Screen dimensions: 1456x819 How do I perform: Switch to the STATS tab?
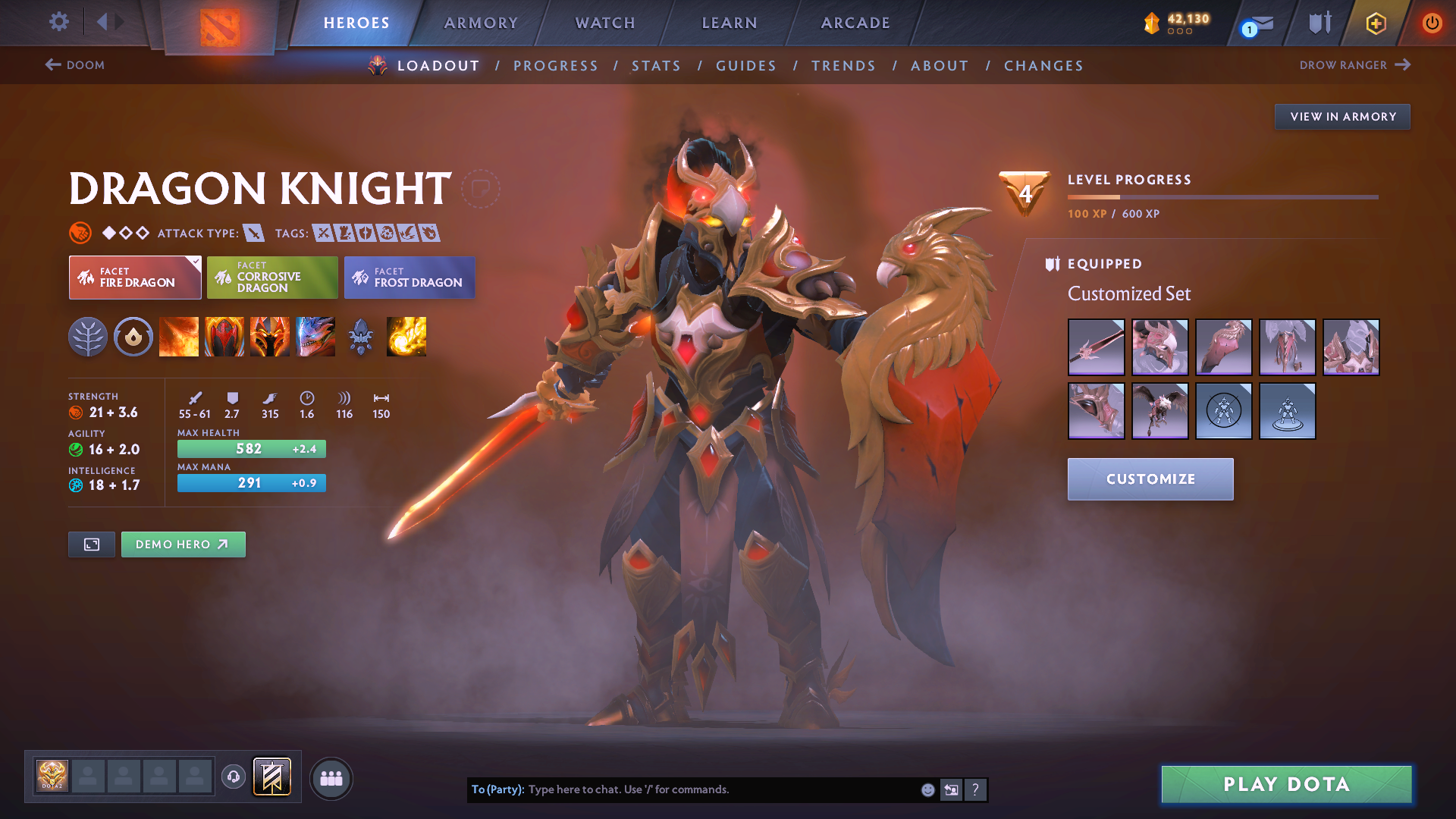tap(656, 65)
